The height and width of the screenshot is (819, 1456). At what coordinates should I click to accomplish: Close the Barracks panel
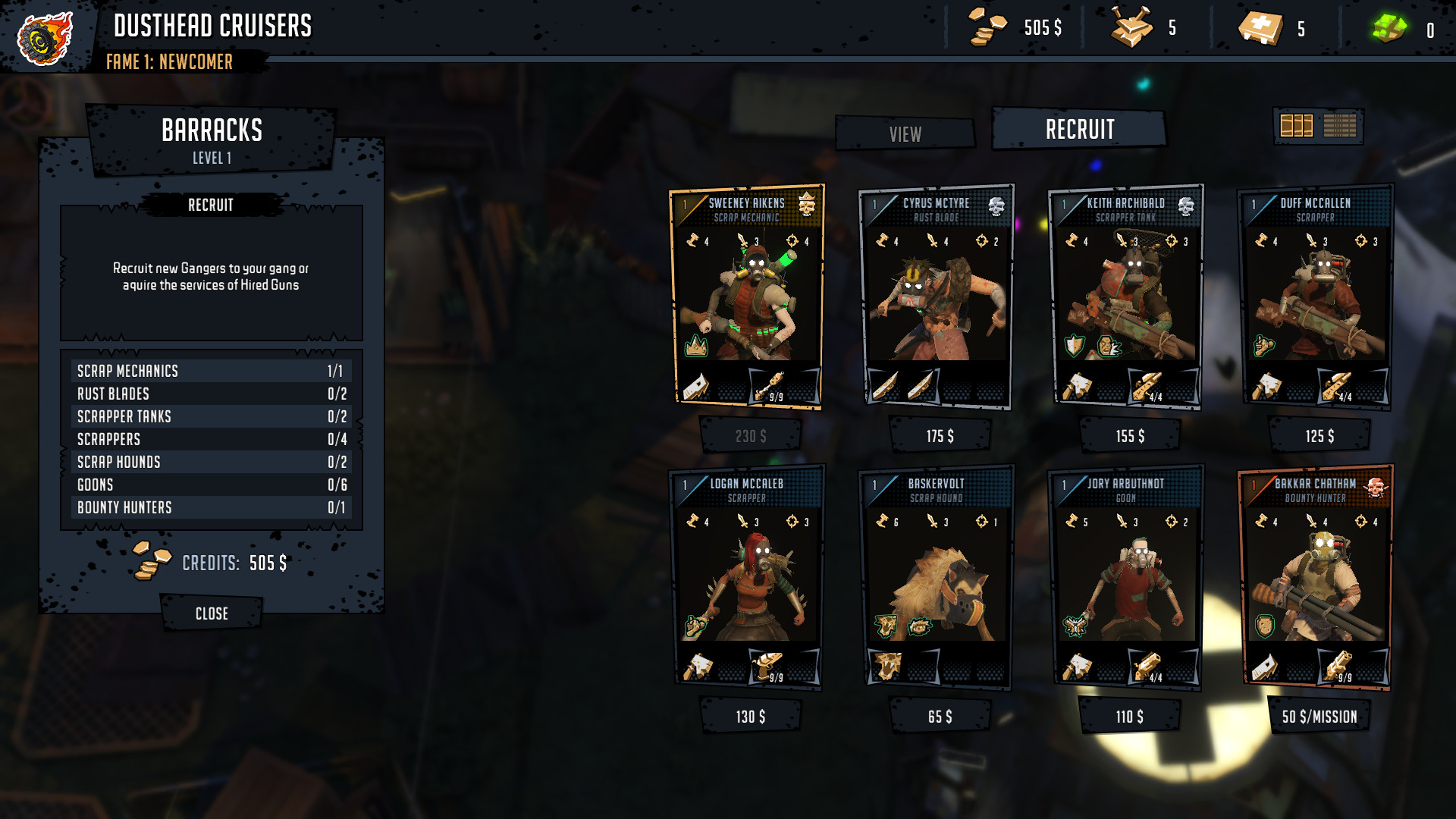point(212,613)
